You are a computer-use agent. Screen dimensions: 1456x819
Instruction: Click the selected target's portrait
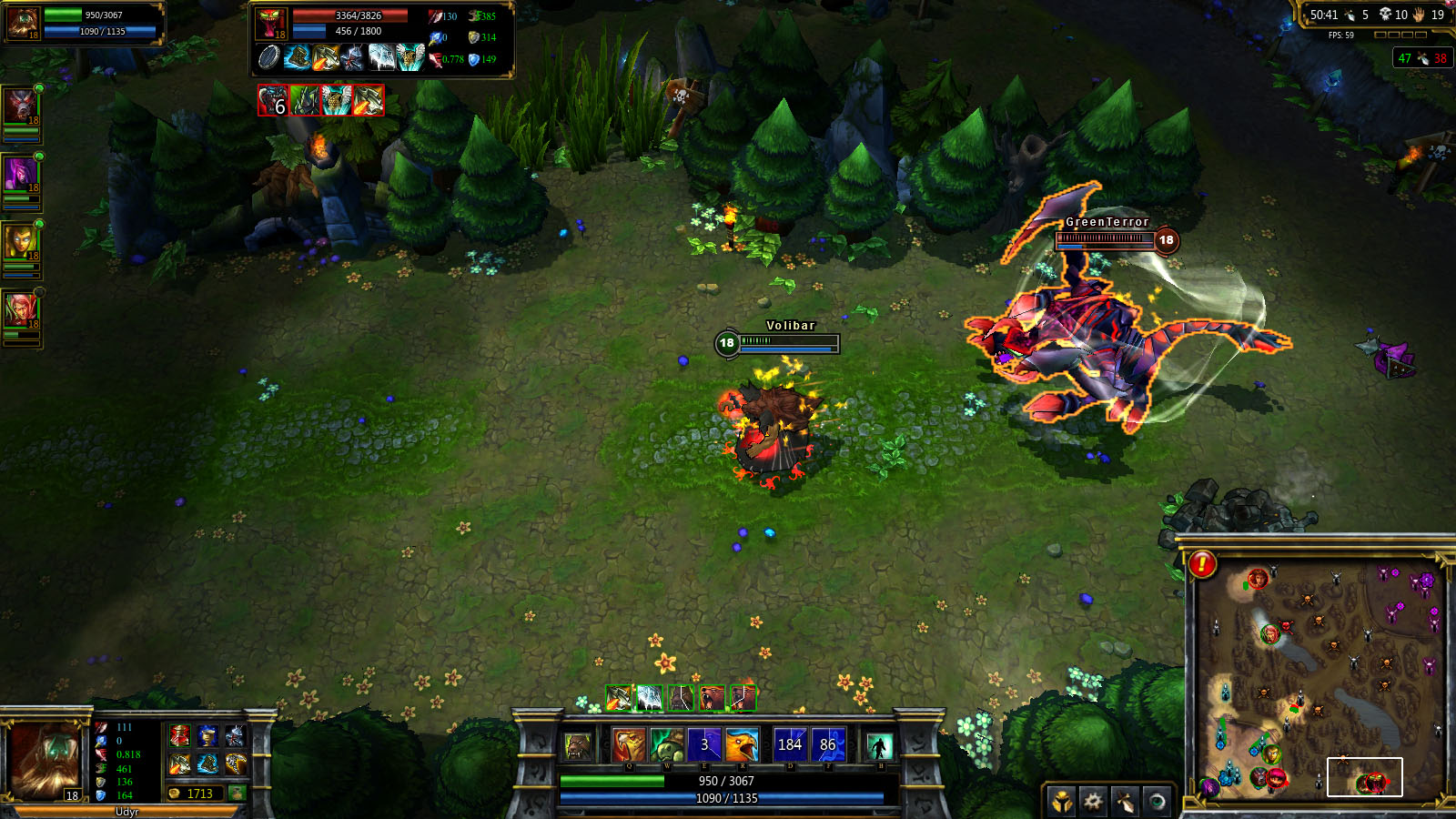pyautogui.click(x=271, y=23)
